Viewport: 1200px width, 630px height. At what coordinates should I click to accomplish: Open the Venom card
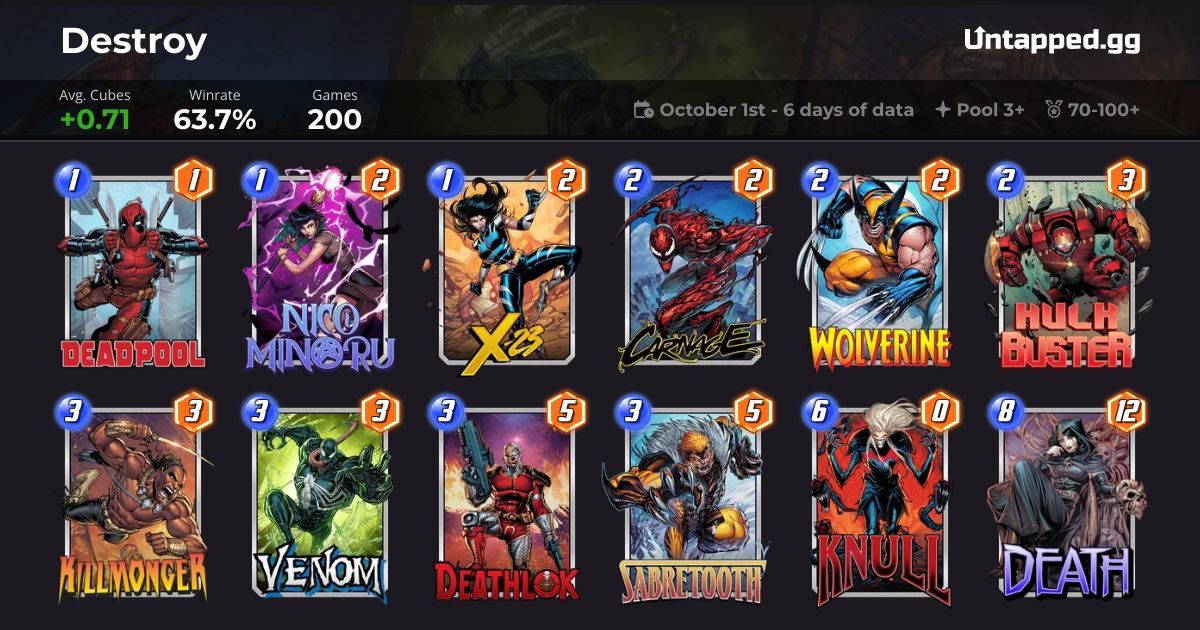click(x=318, y=498)
